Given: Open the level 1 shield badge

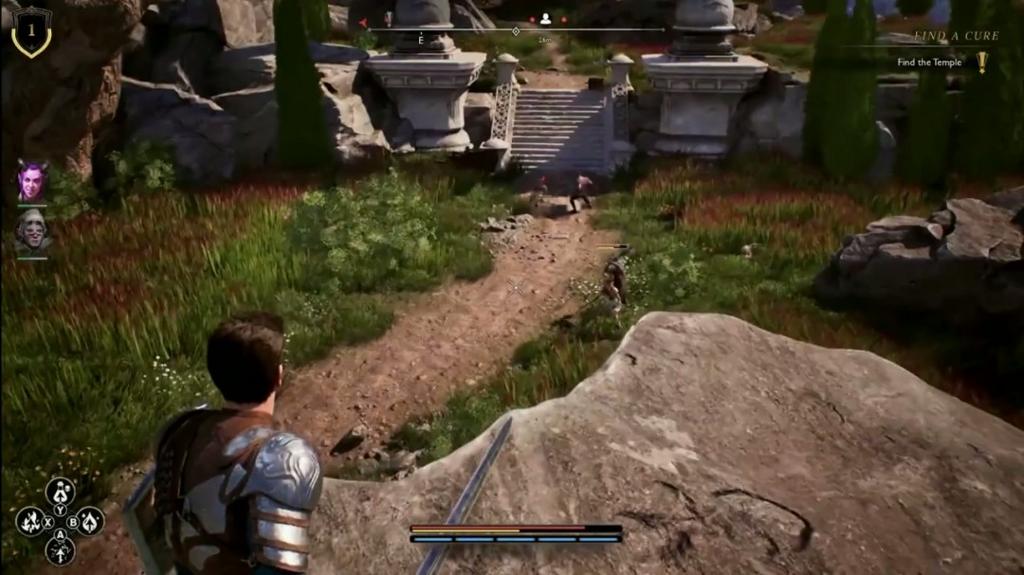Looking at the screenshot, I should point(31,30).
